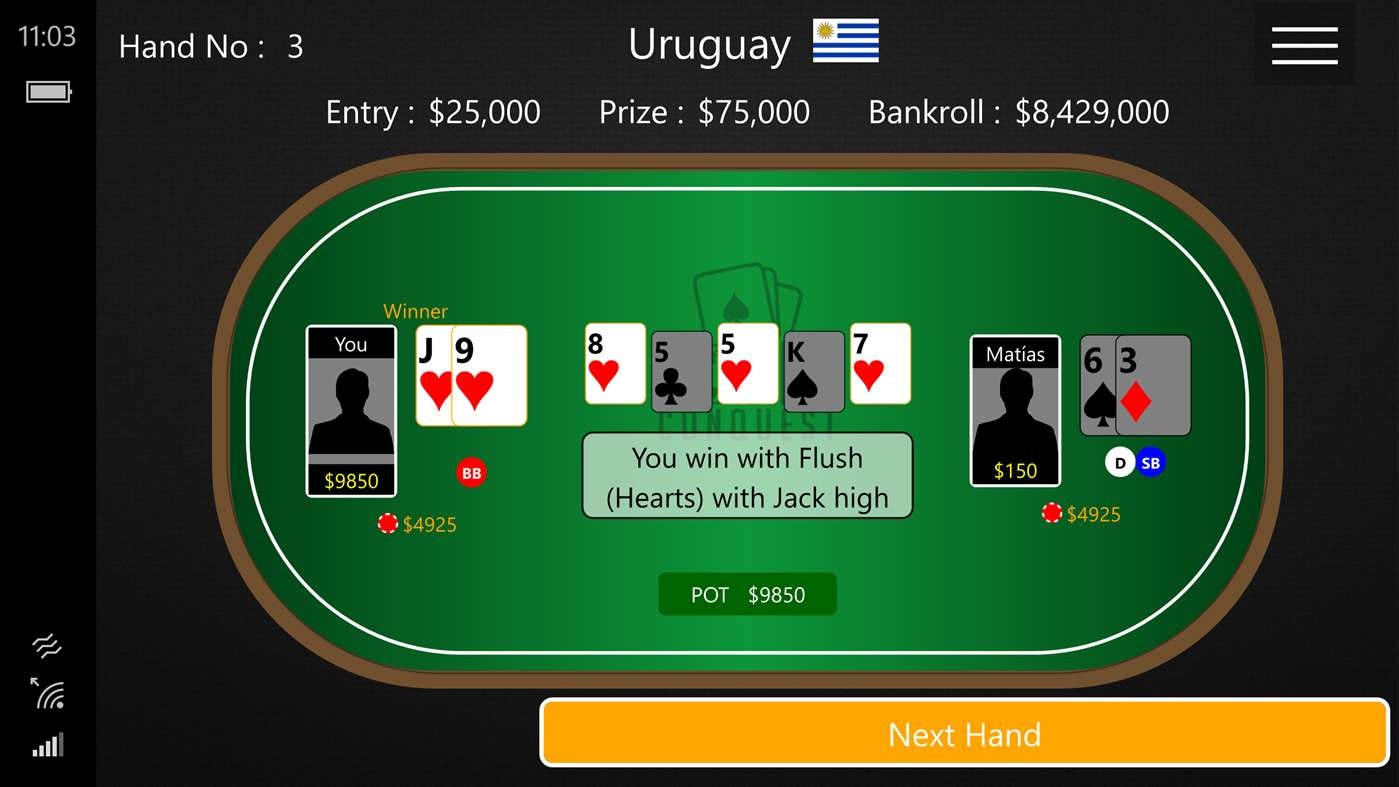1399x787 pixels.
Task: Click the SB small blind badge
Action: click(x=1150, y=462)
